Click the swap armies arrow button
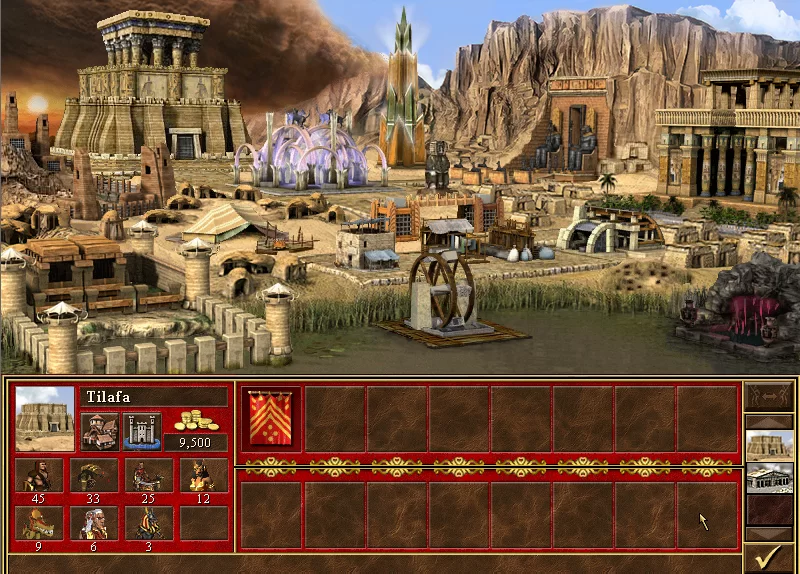Screen dimensions: 800x574 point(770,396)
